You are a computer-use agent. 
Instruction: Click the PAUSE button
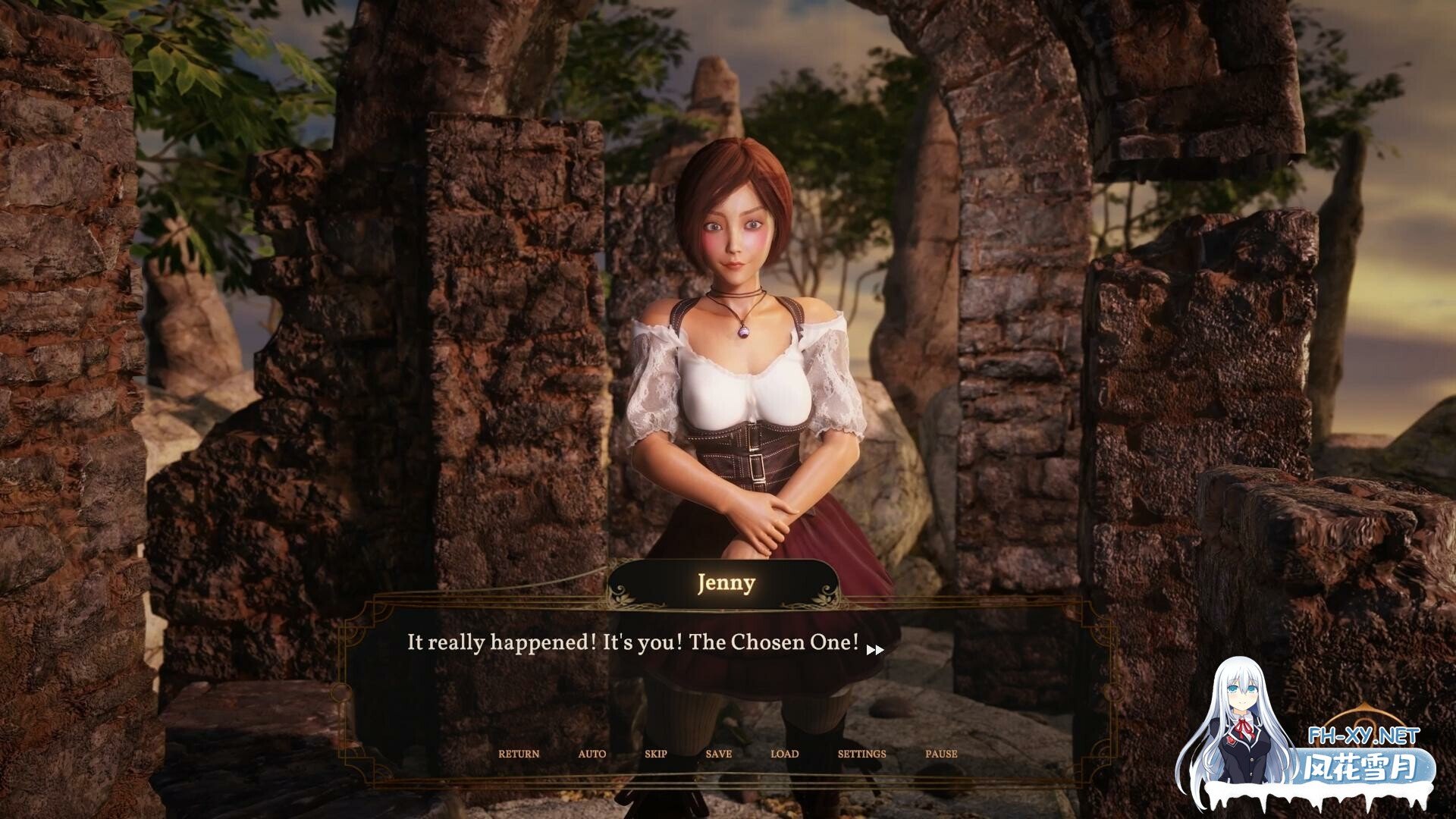tap(941, 754)
